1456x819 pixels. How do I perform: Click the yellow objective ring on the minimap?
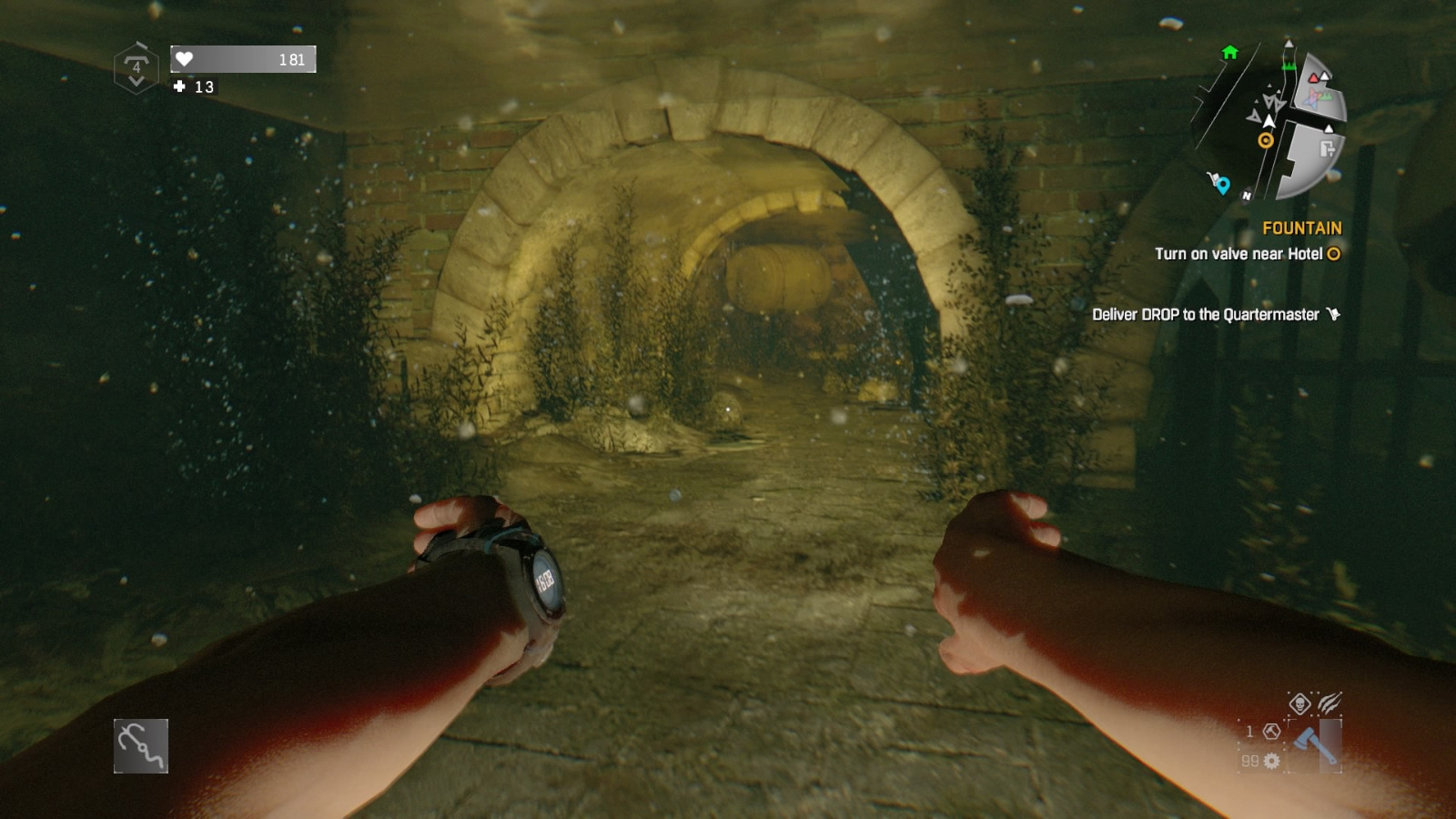point(1266,139)
